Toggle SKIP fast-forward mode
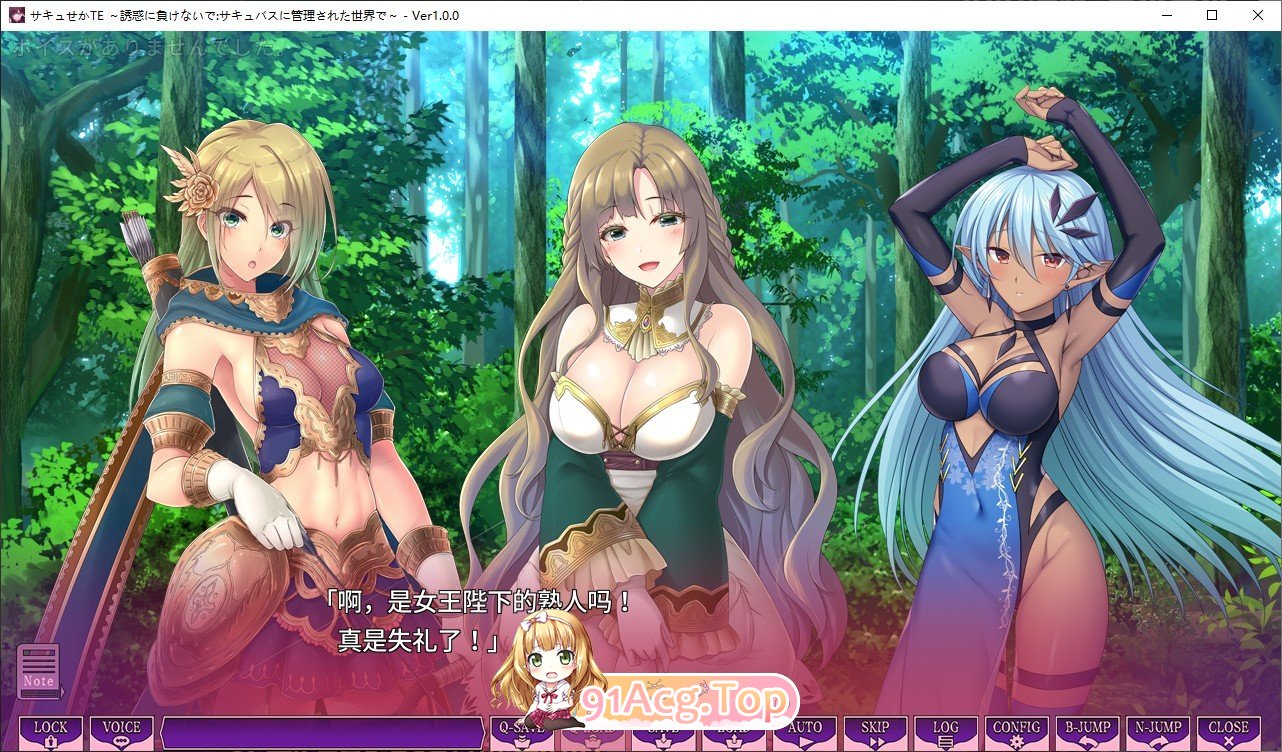 874,730
